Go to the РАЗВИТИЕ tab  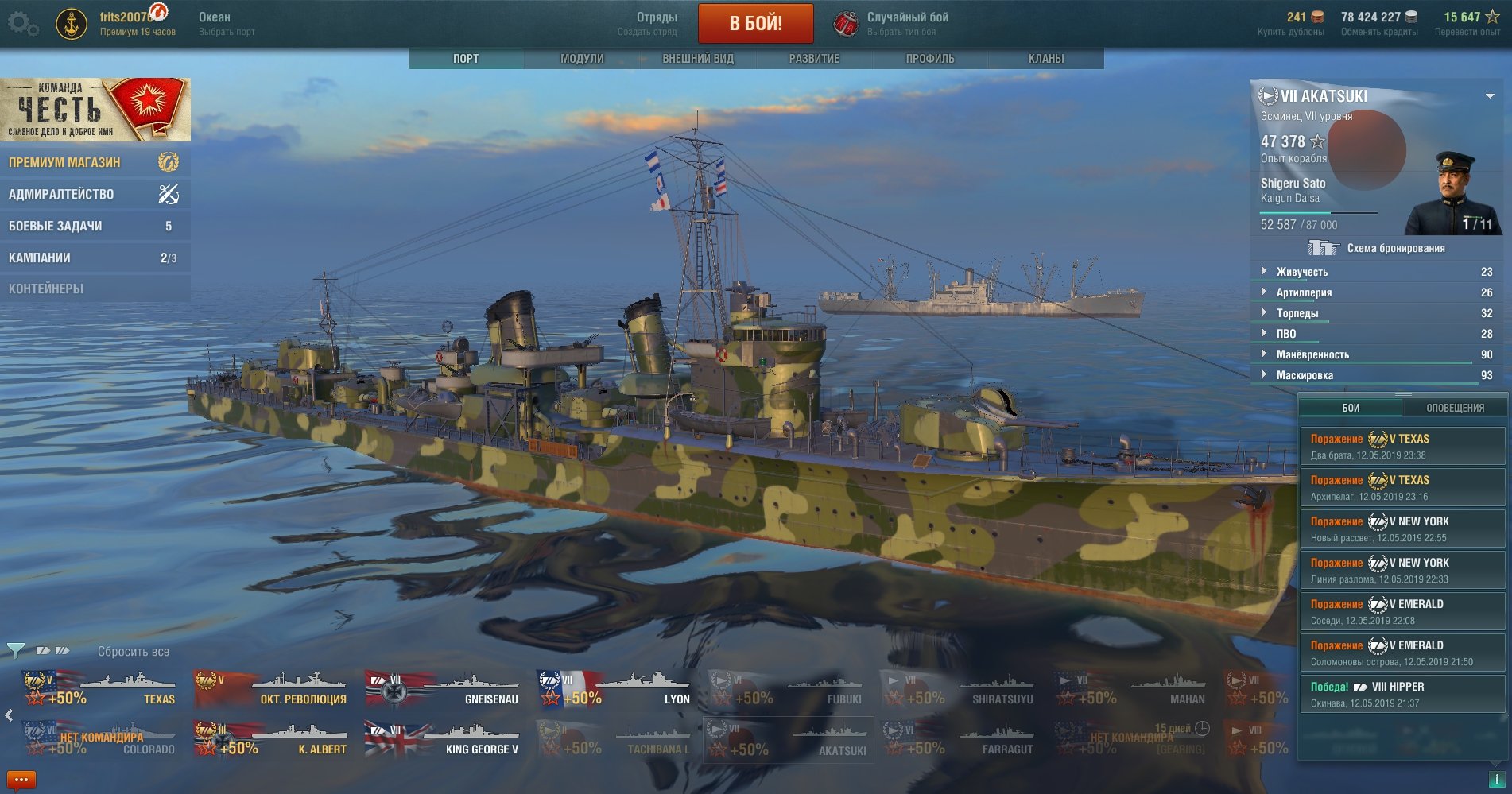814,59
